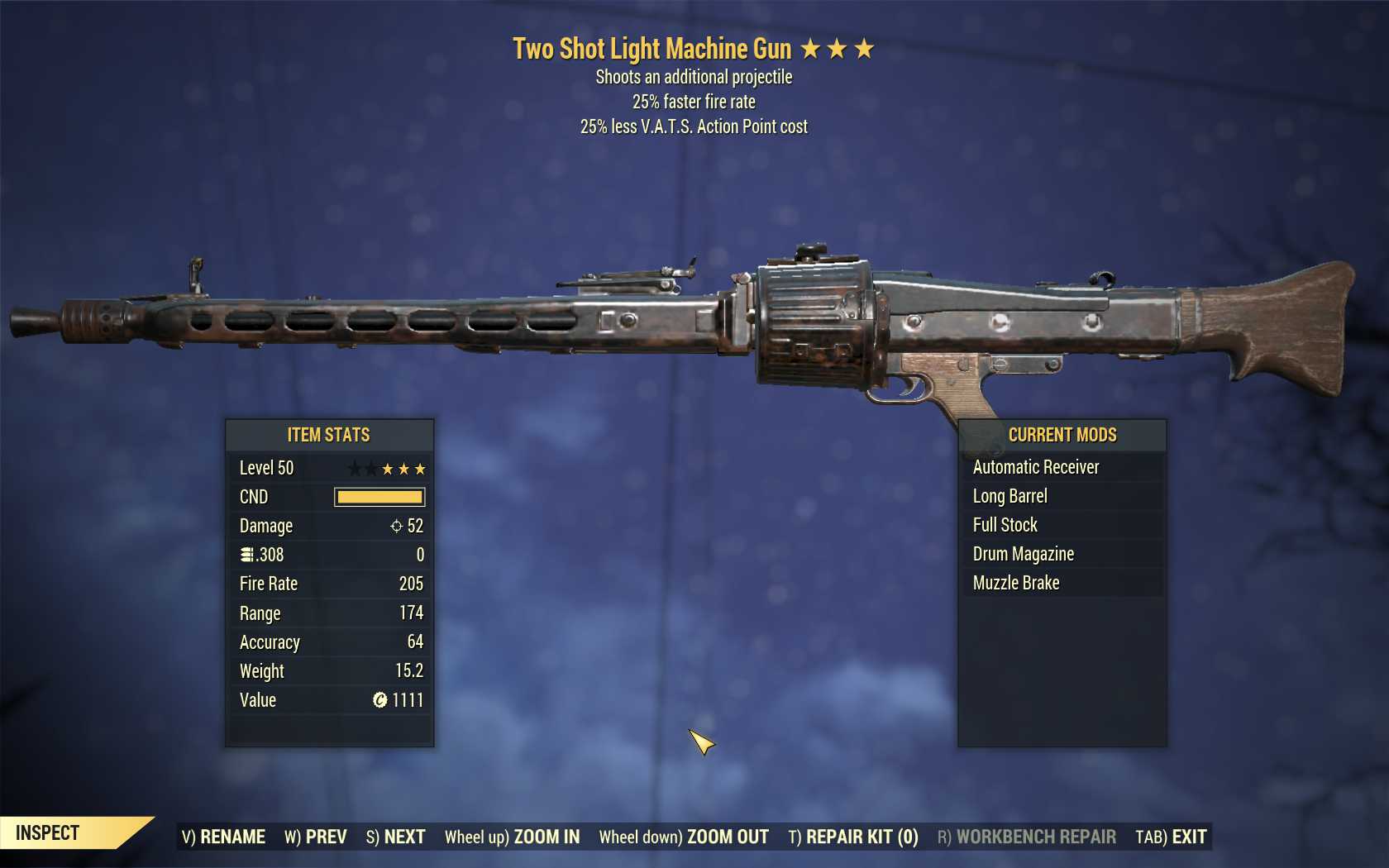Click the gold star rating icon after the title
Screen dimensions: 1389x868
[x=837, y=49]
